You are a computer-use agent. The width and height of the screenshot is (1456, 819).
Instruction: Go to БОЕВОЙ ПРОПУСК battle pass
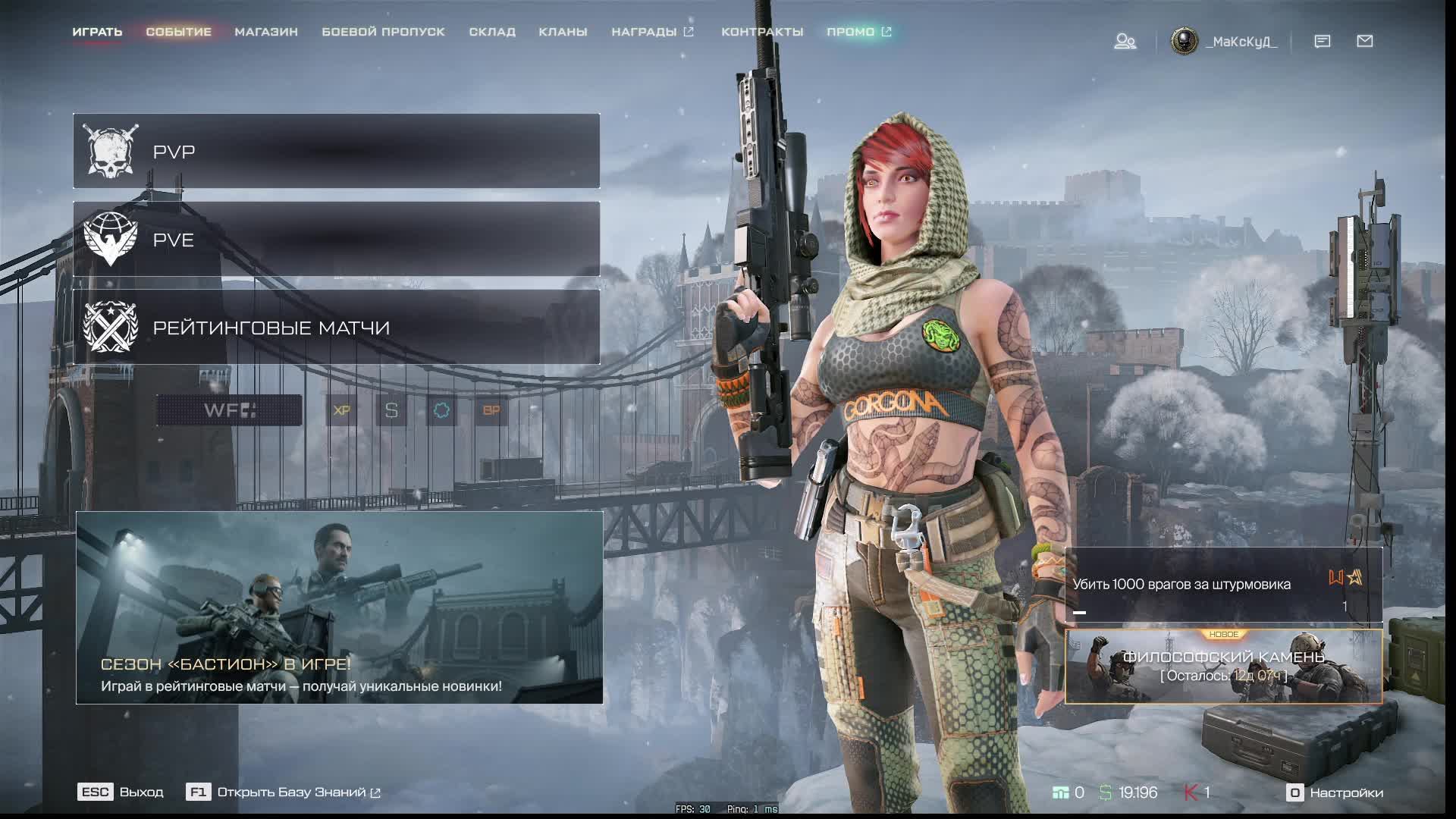pos(383,32)
